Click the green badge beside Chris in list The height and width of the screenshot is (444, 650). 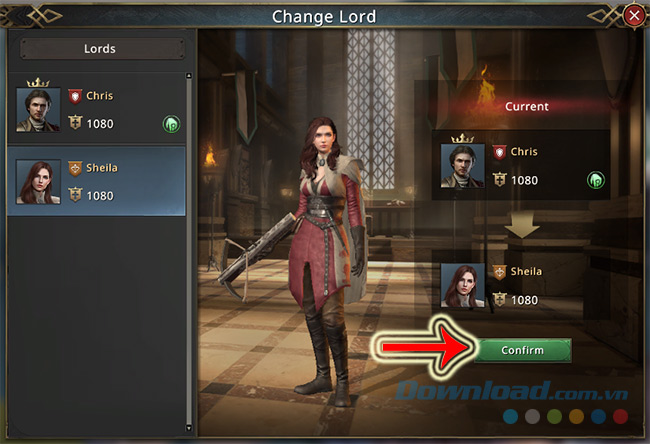(171, 124)
